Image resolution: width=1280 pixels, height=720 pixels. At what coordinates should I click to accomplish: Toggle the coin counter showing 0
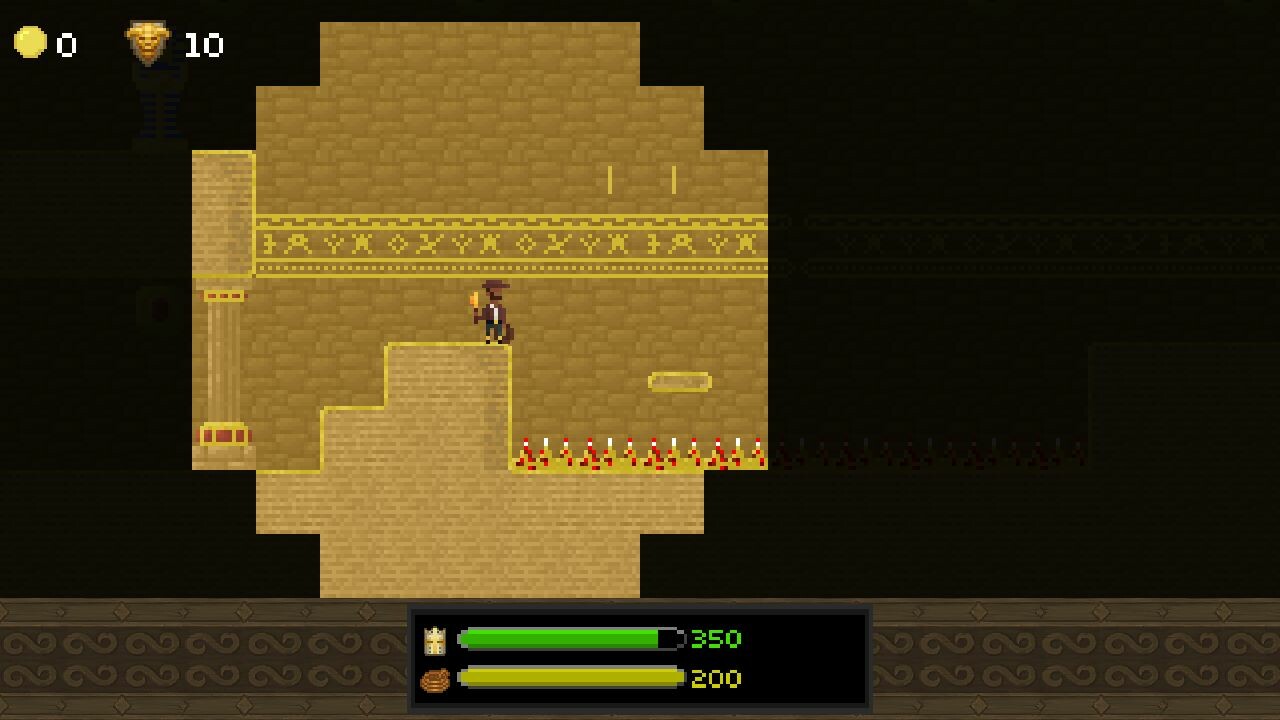click(65, 44)
